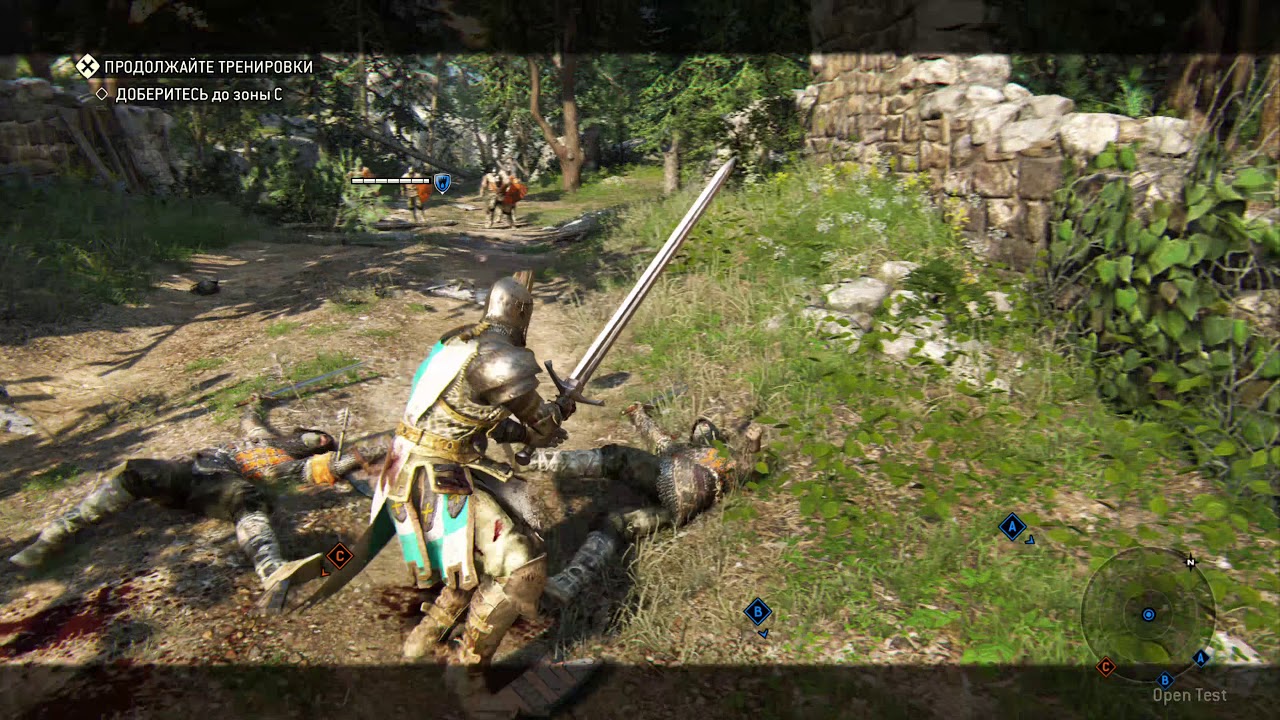Select the zone B marker on the minimap
The width and height of the screenshot is (1280, 720).
tap(1164, 680)
